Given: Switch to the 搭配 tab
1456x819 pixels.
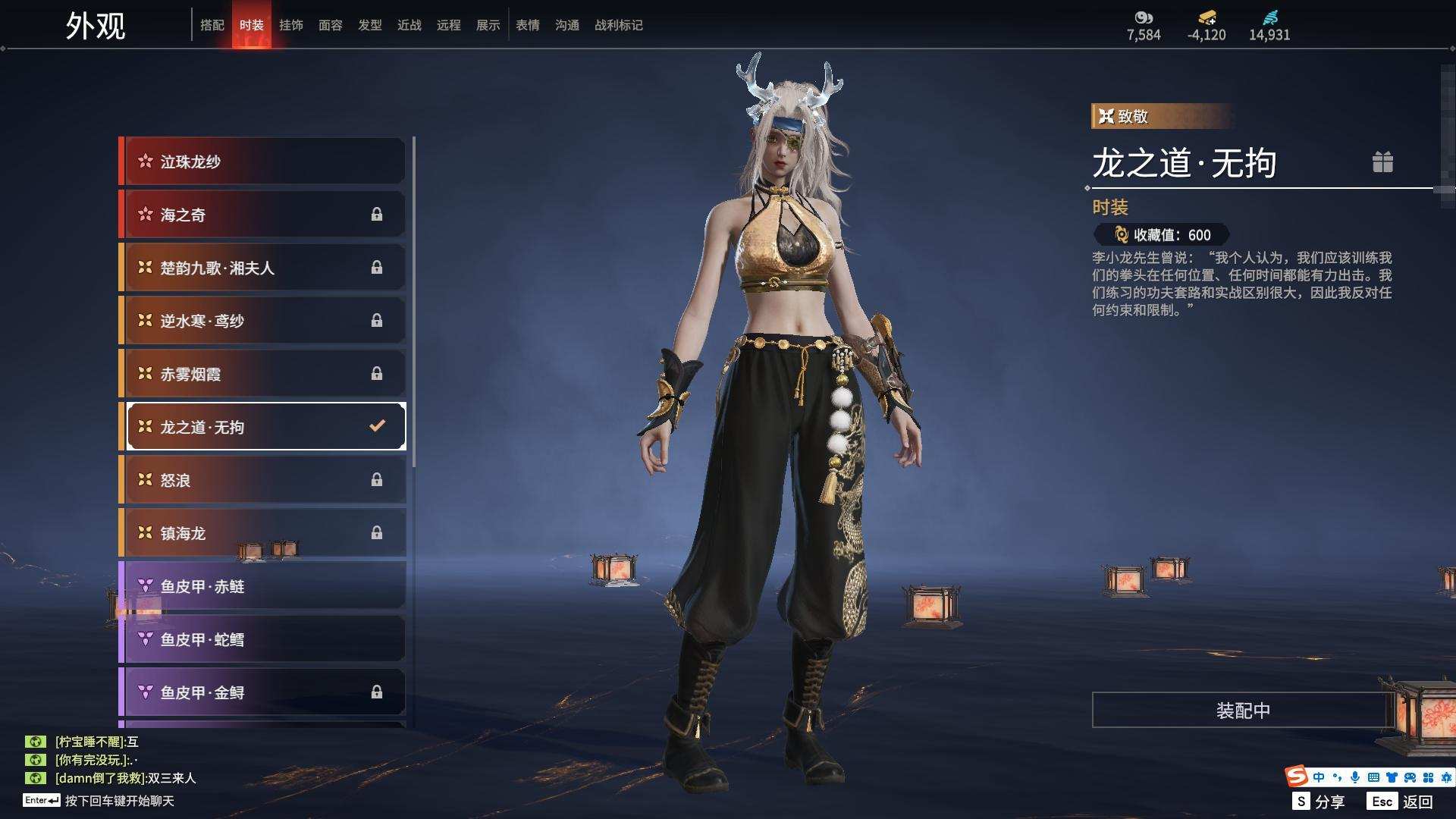Looking at the screenshot, I should pyautogui.click(x=212, y=25).
